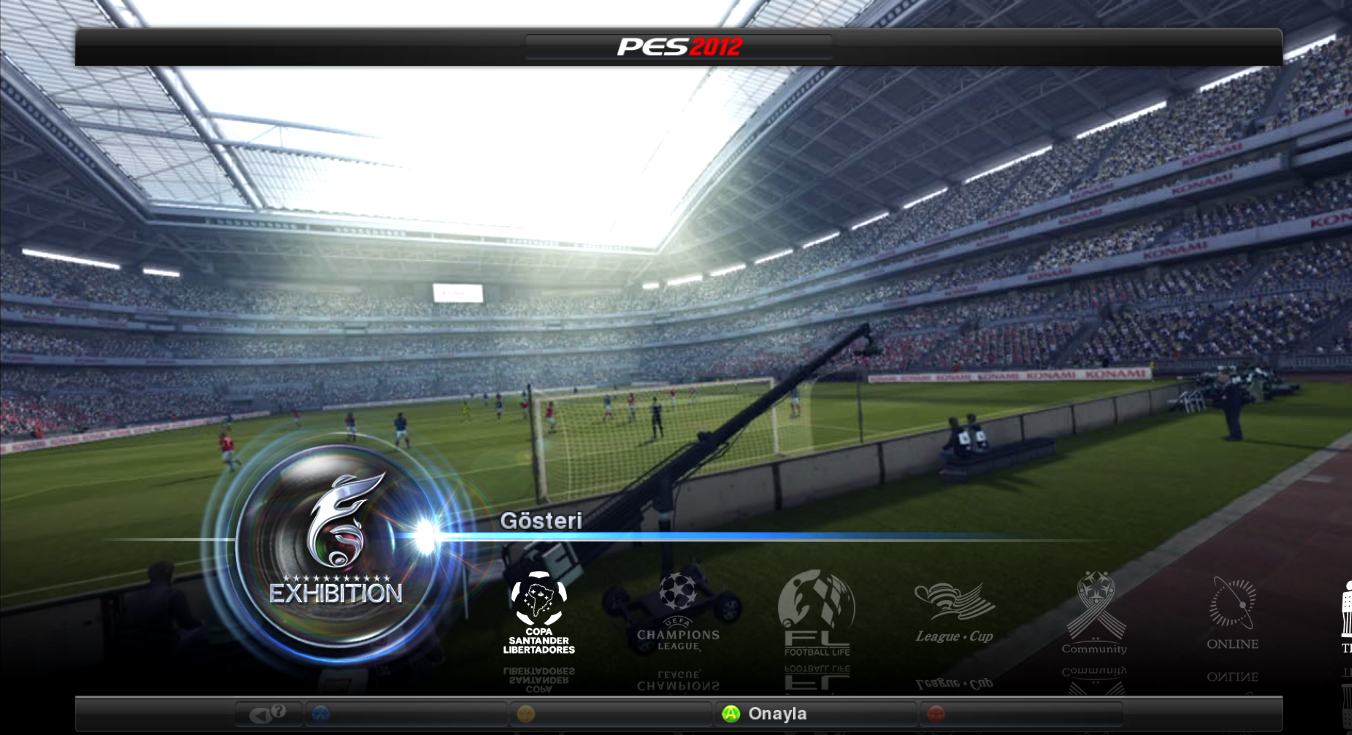
Task: Open the Copa Santander Libertadores mode icon
Action: [x=540, y=610]
